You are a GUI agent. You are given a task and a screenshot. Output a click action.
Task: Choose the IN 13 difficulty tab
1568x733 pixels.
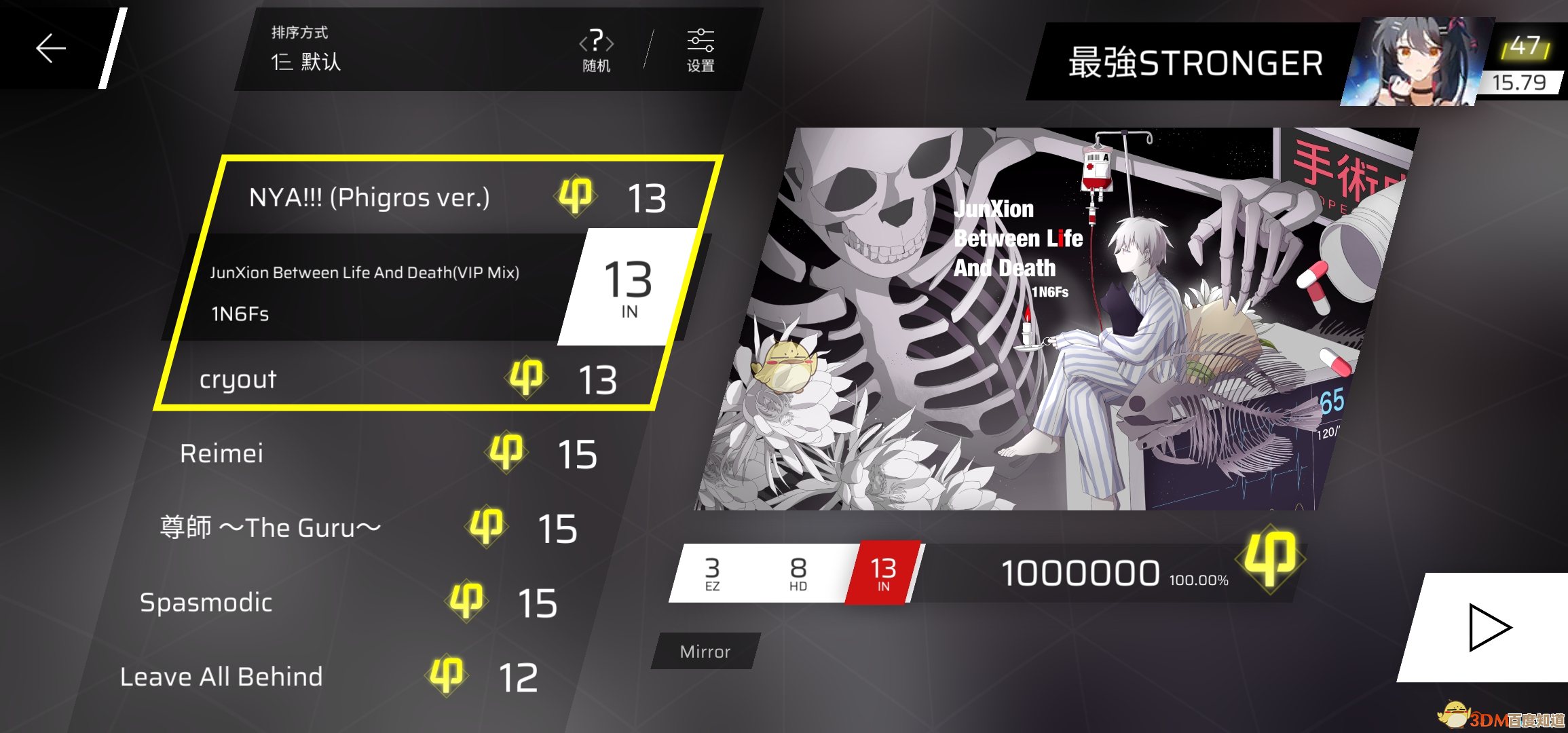[882, 572]
